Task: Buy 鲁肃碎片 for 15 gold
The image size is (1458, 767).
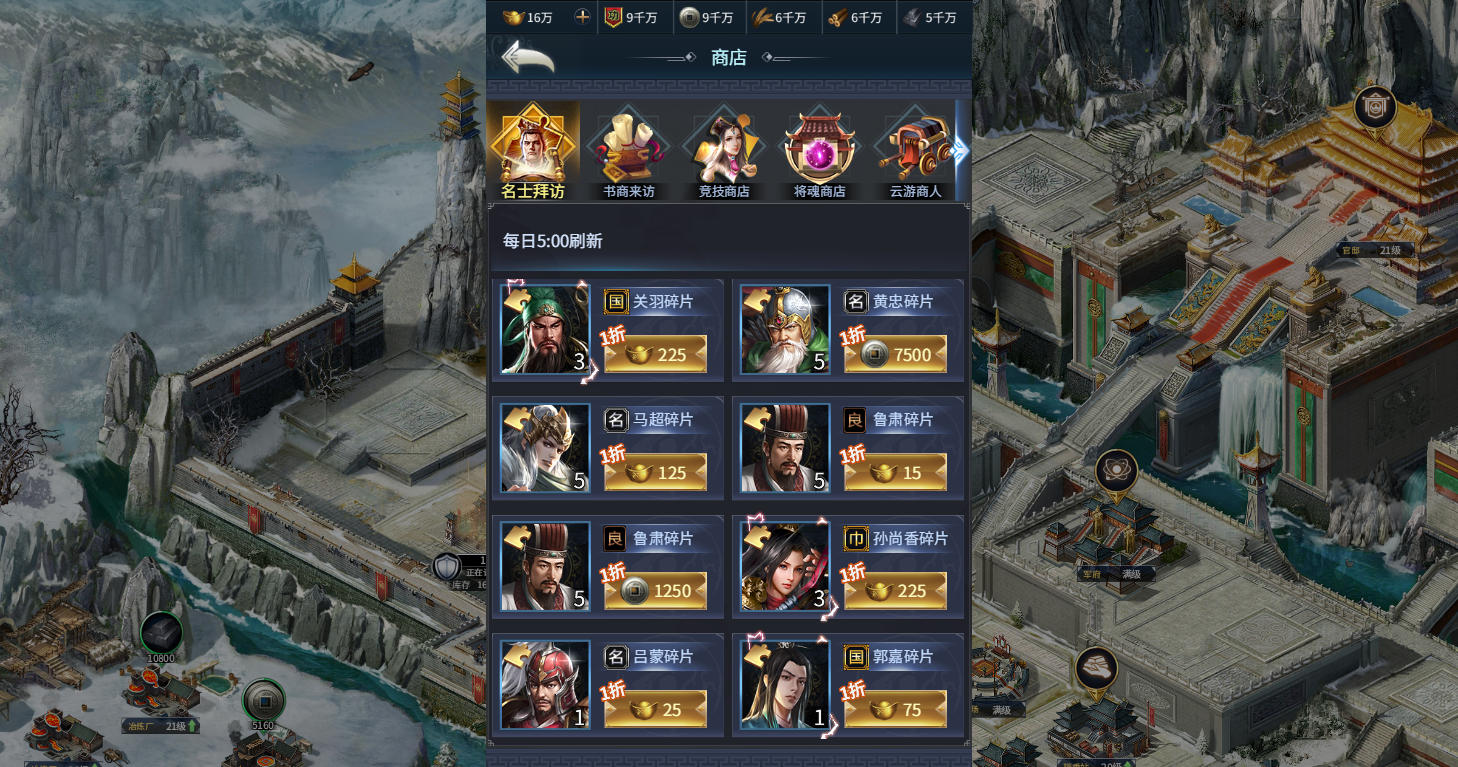Action: (x=896, y=472)
